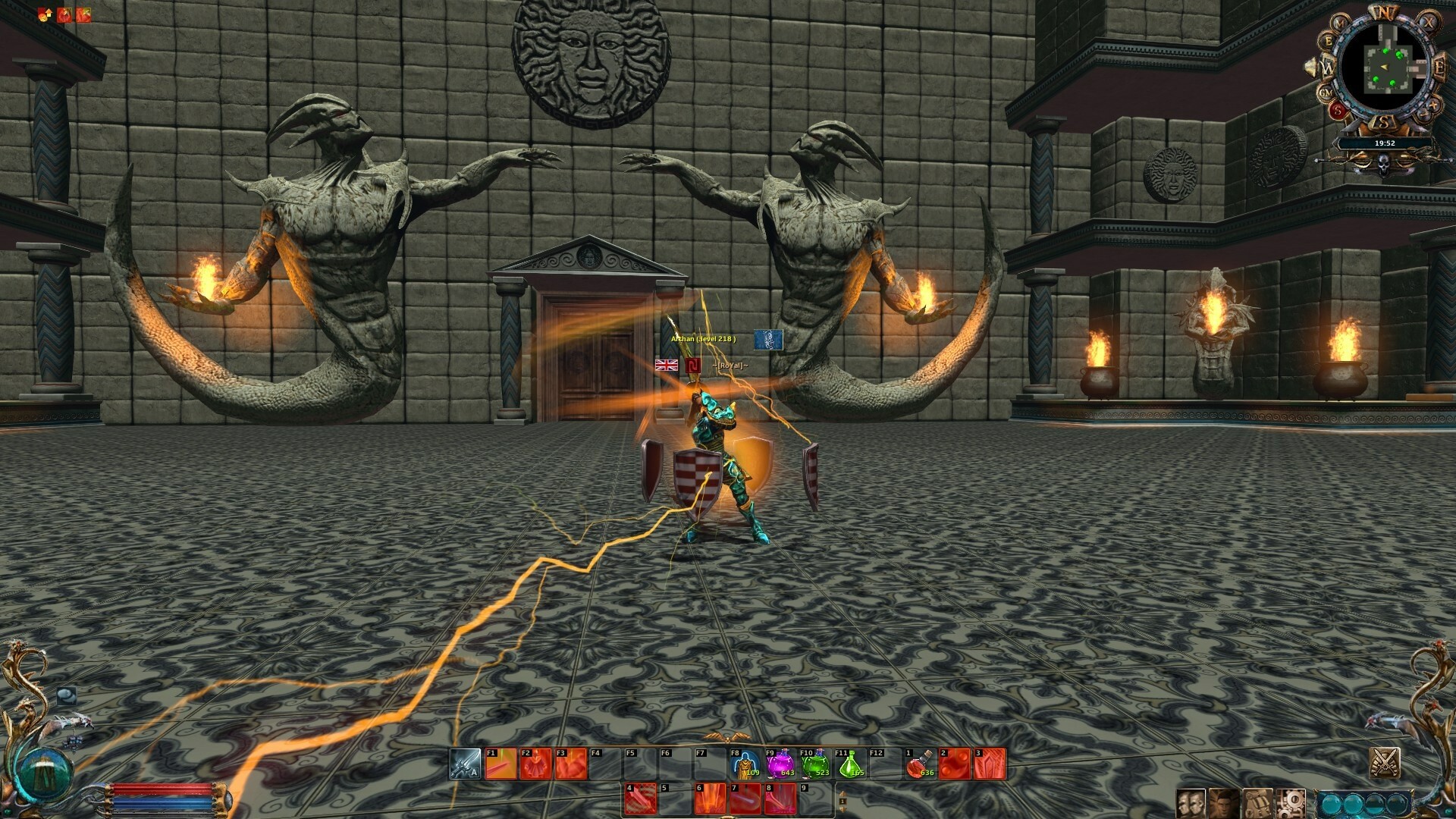
Task: Toggle the auto-attack sword marked with A
Action: coord(464,763)
